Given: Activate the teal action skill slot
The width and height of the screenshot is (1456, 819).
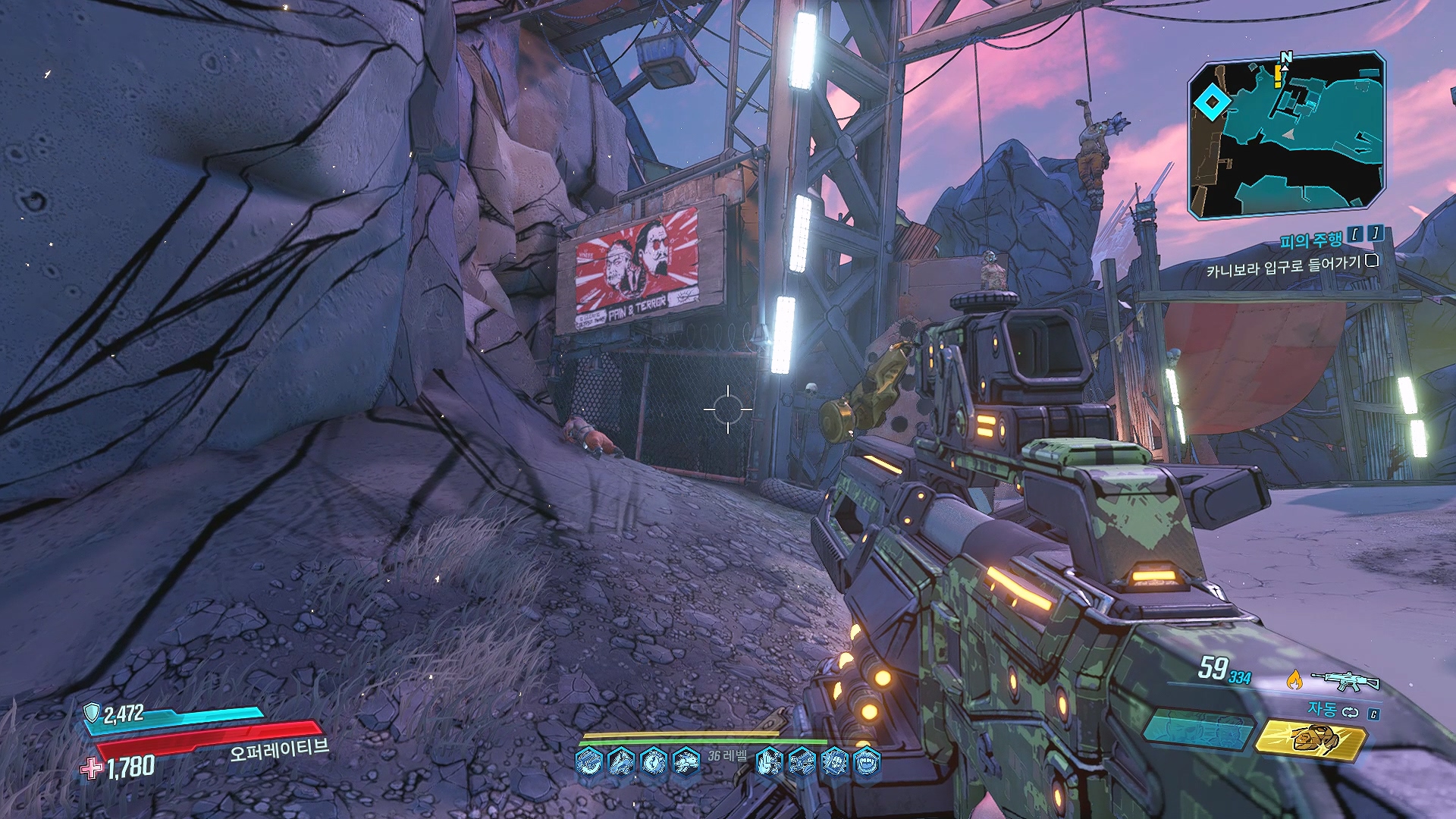Looking at the screenshot, I should [x=1197, y=731].
